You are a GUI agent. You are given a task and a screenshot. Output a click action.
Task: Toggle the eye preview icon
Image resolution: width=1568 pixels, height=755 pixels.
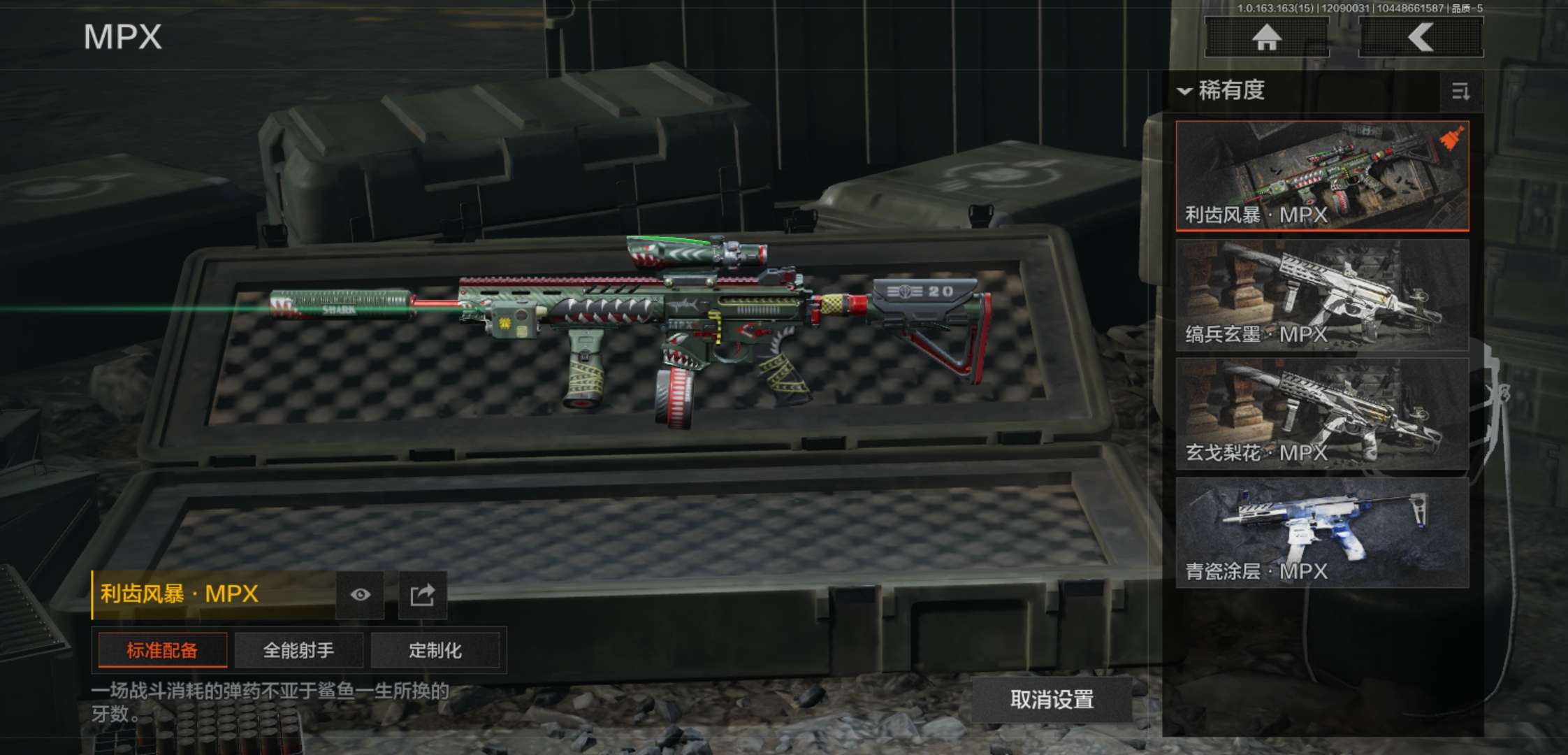(360, 595)
